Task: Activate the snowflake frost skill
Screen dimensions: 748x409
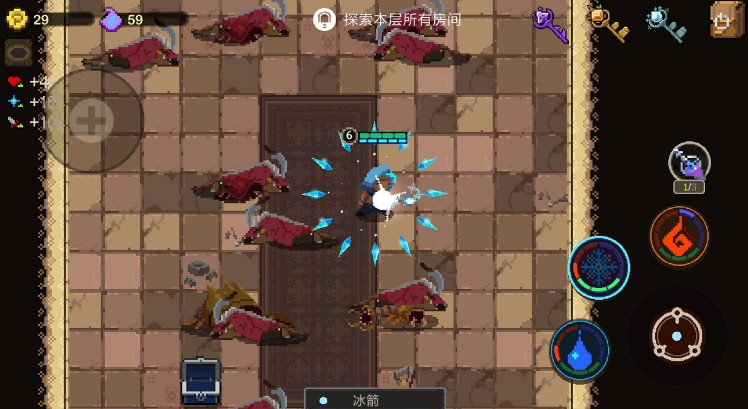Action: [599, 268]
